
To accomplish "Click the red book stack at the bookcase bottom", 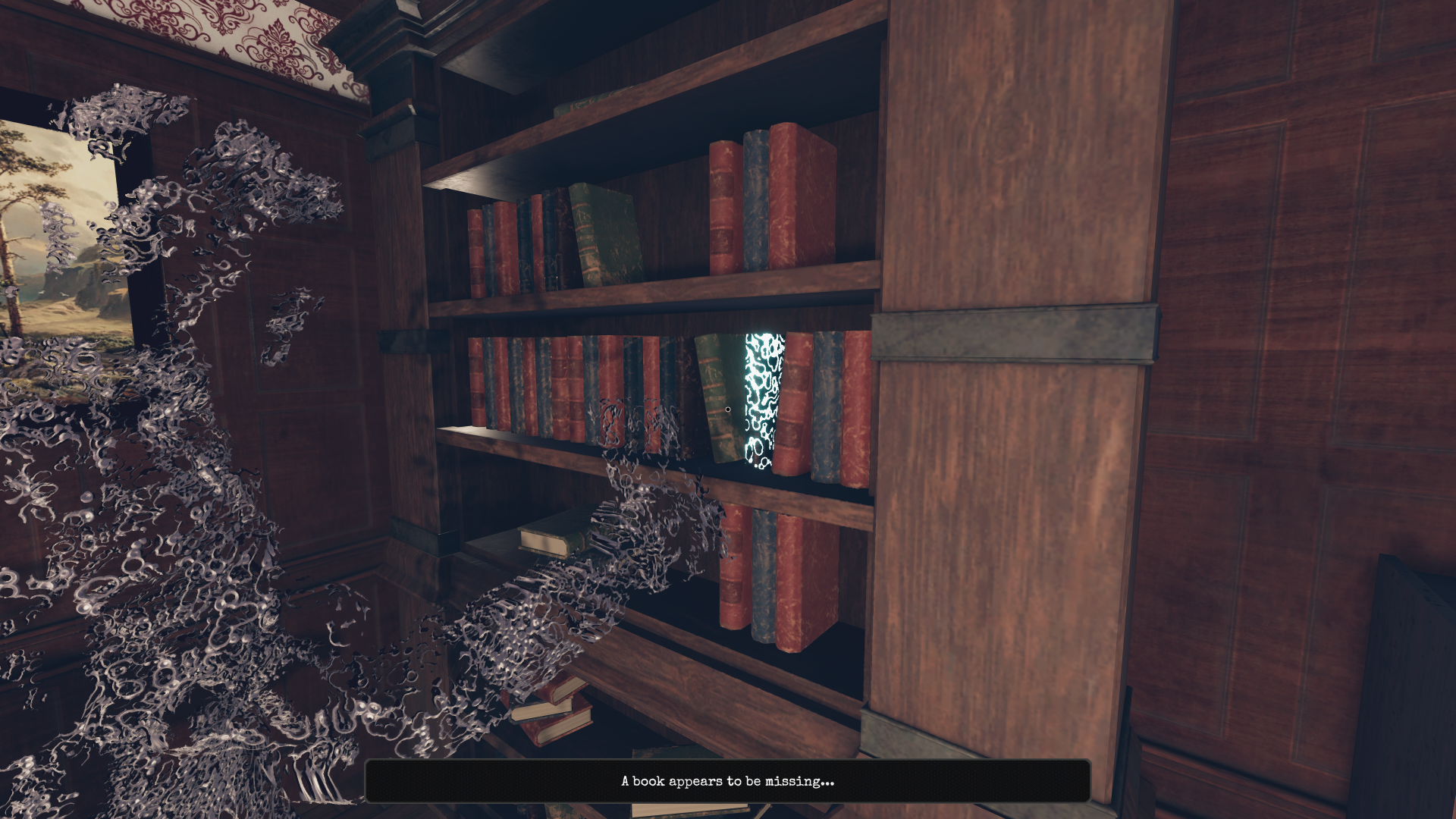I will [x=554, y=713].
